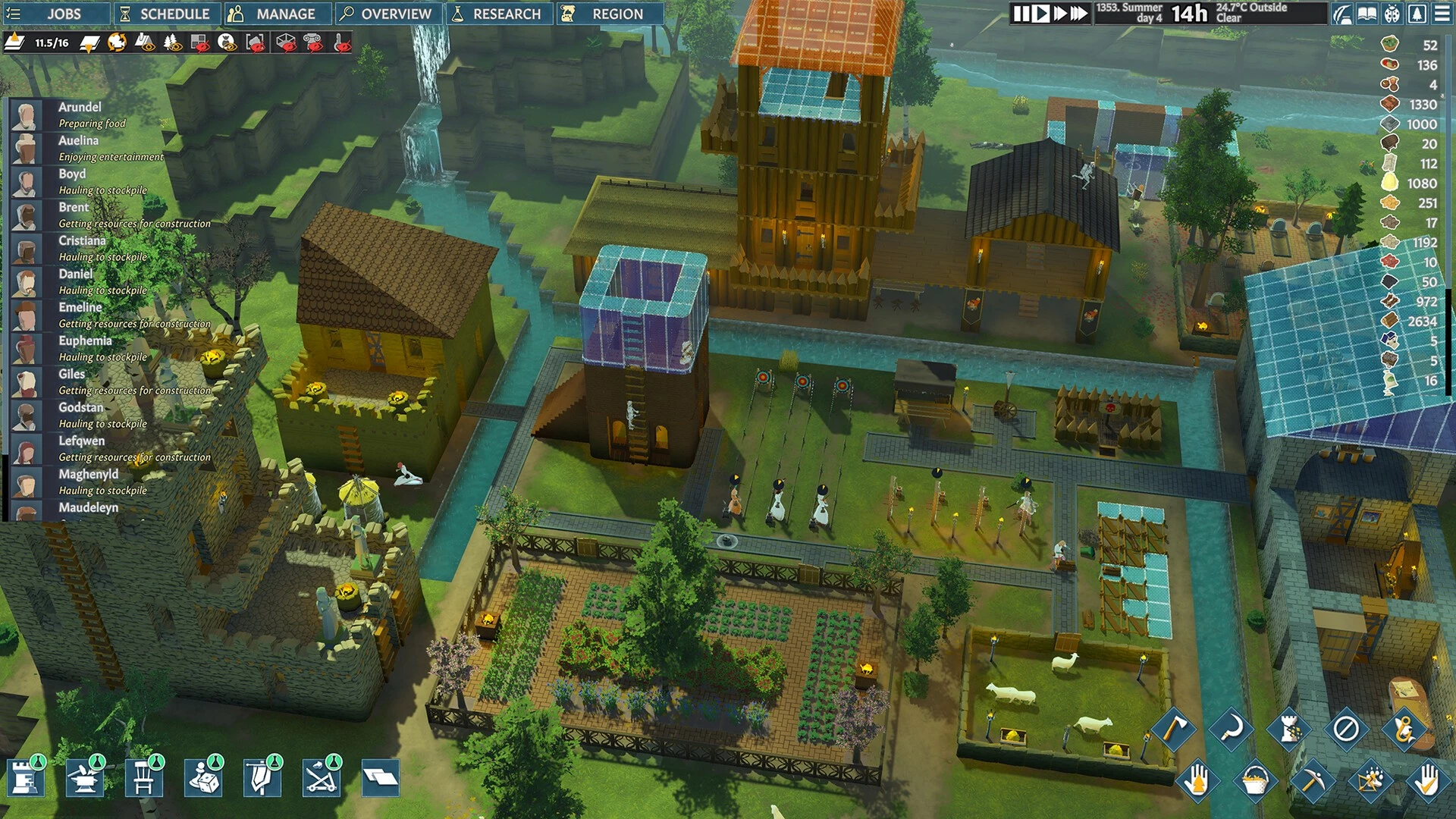Select the basket harvest tool
The image size is (1456, 819).
point(1254,780)
